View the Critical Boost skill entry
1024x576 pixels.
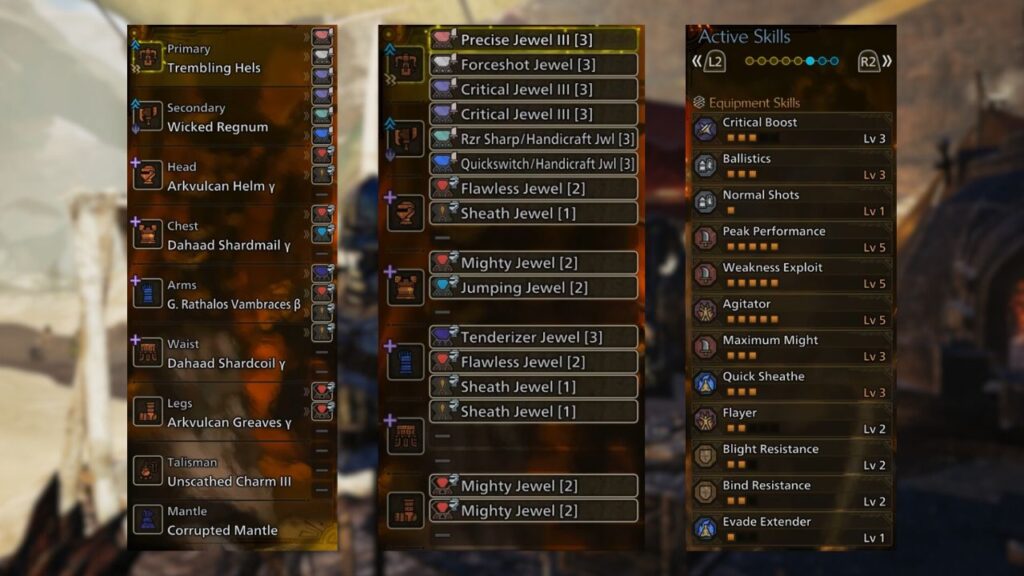coord(790,129)
